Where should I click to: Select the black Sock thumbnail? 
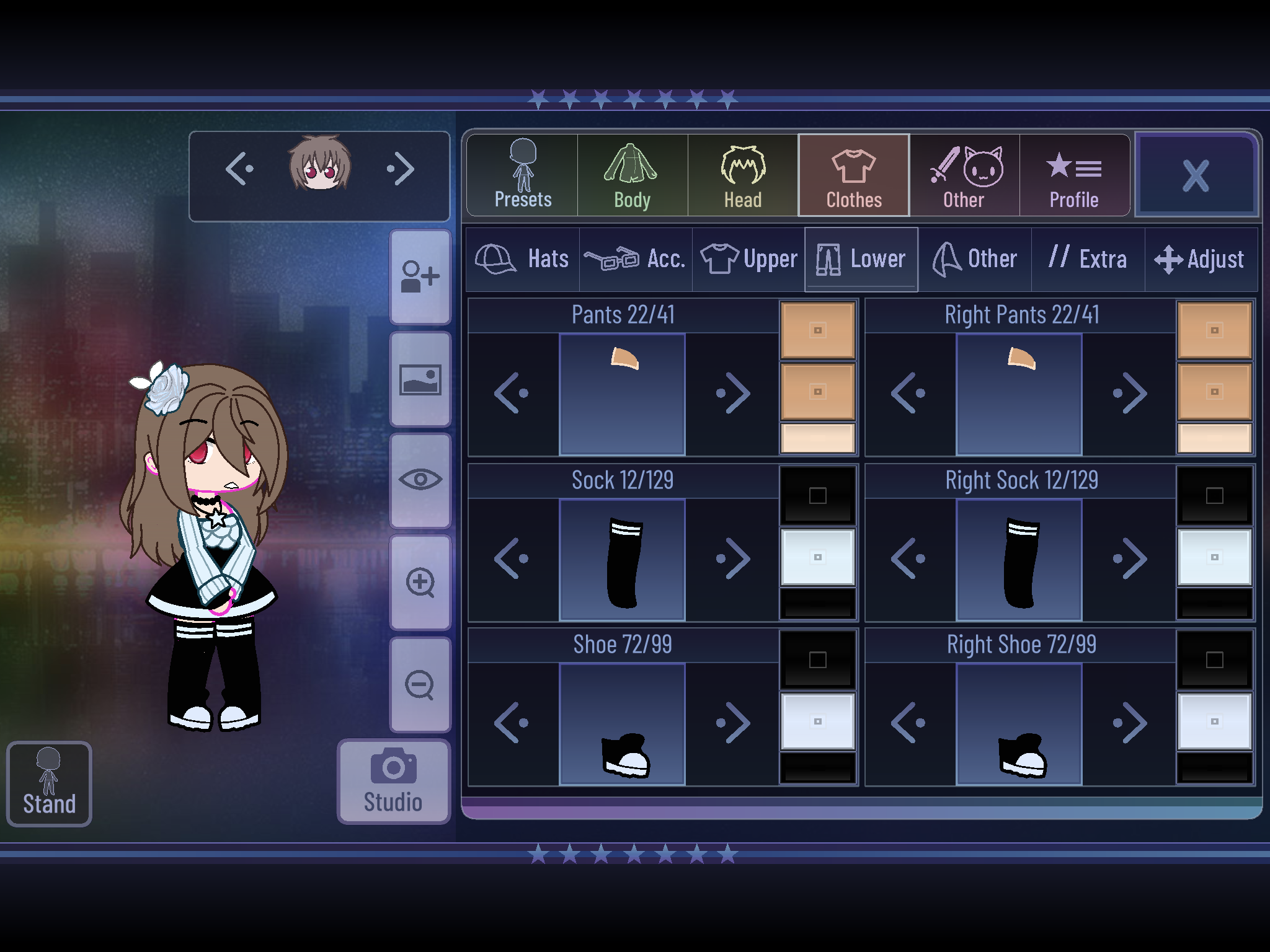(623, 557)
